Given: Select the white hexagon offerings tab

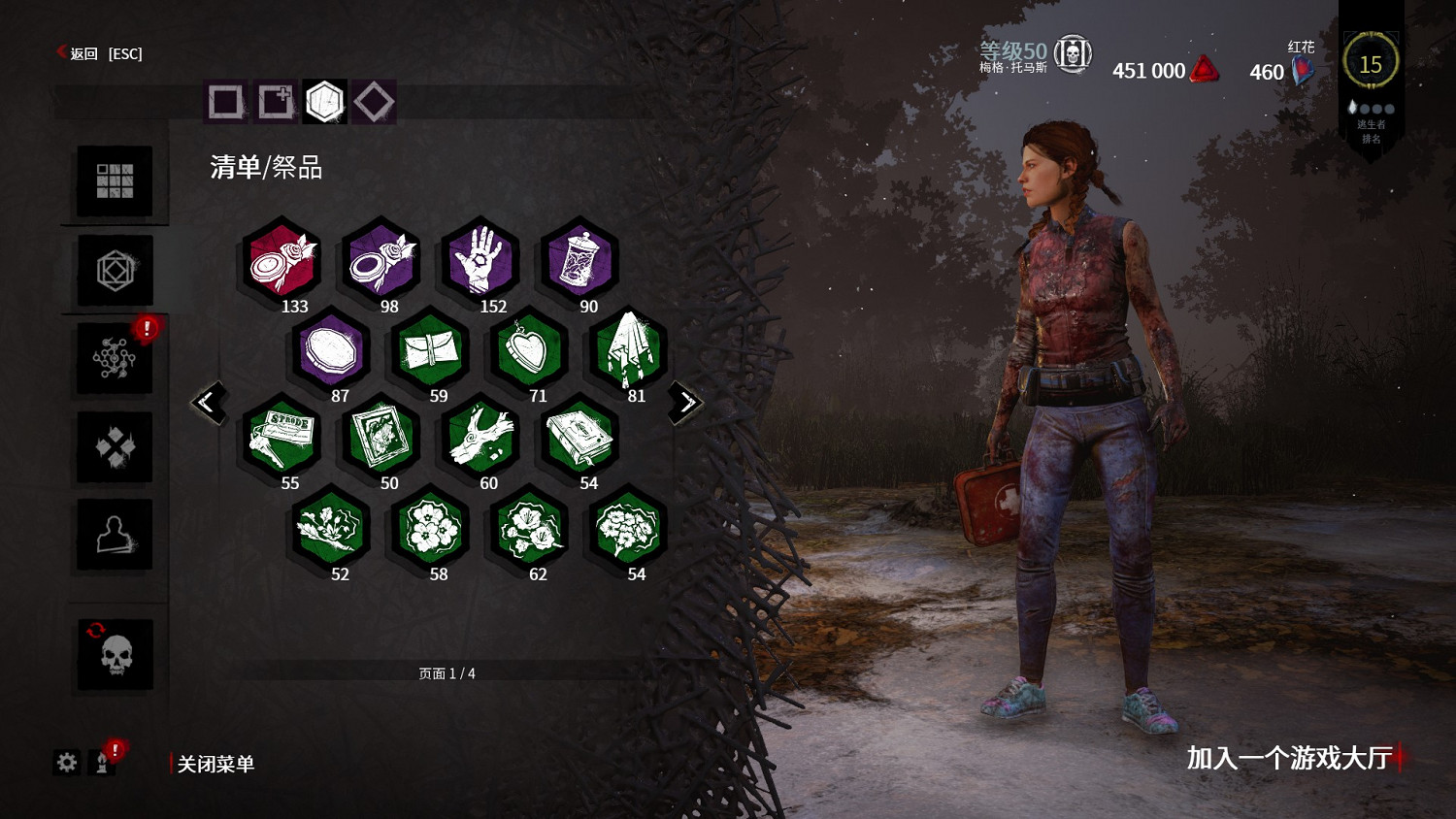Looking at the screenshot, I should click(325, 101).
